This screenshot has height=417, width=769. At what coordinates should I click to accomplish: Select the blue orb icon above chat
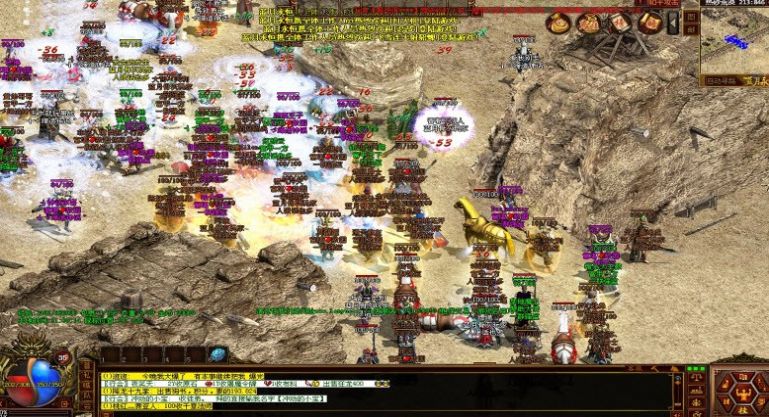click(x=218, y=355)
